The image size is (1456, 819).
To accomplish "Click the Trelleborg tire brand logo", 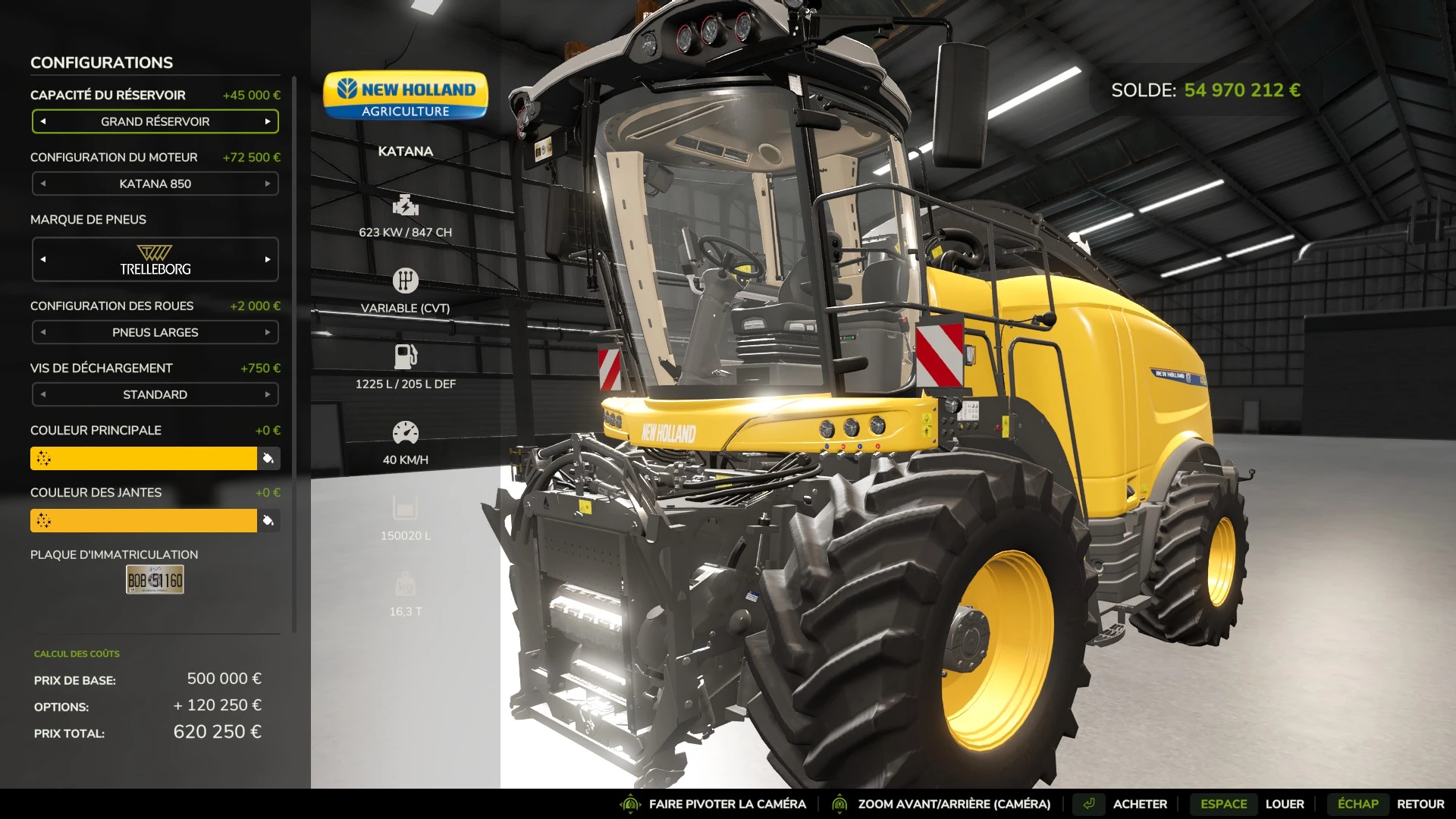I will [x=155, y=259].
